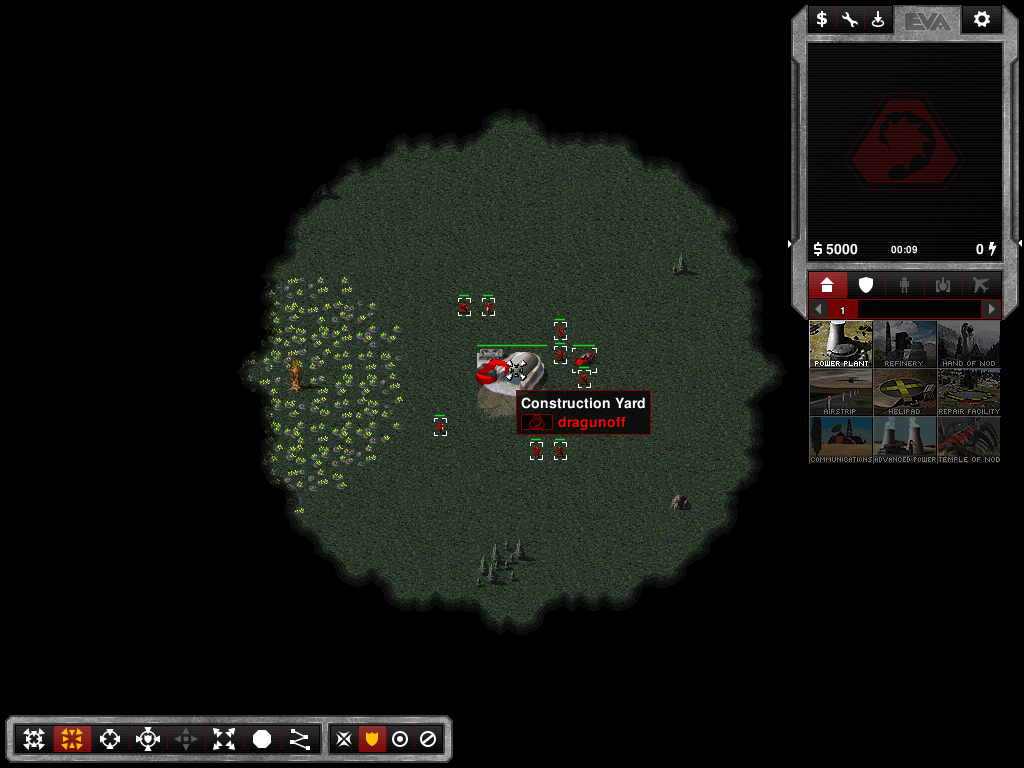Set stance to hold fire
The height and width of the screenshot is (768, 1024).
428,739
